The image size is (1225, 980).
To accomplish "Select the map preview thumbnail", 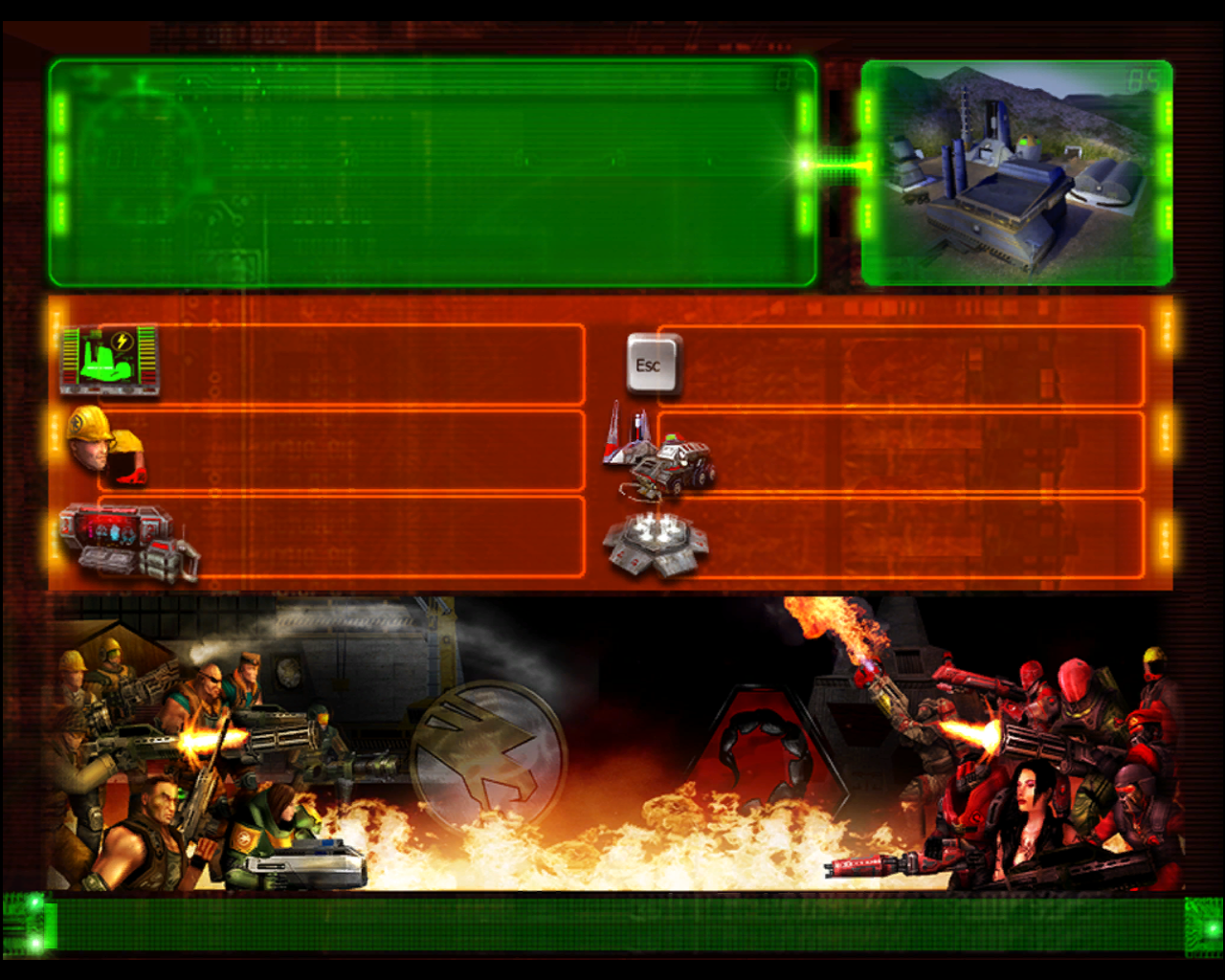I will [1016, 172].
